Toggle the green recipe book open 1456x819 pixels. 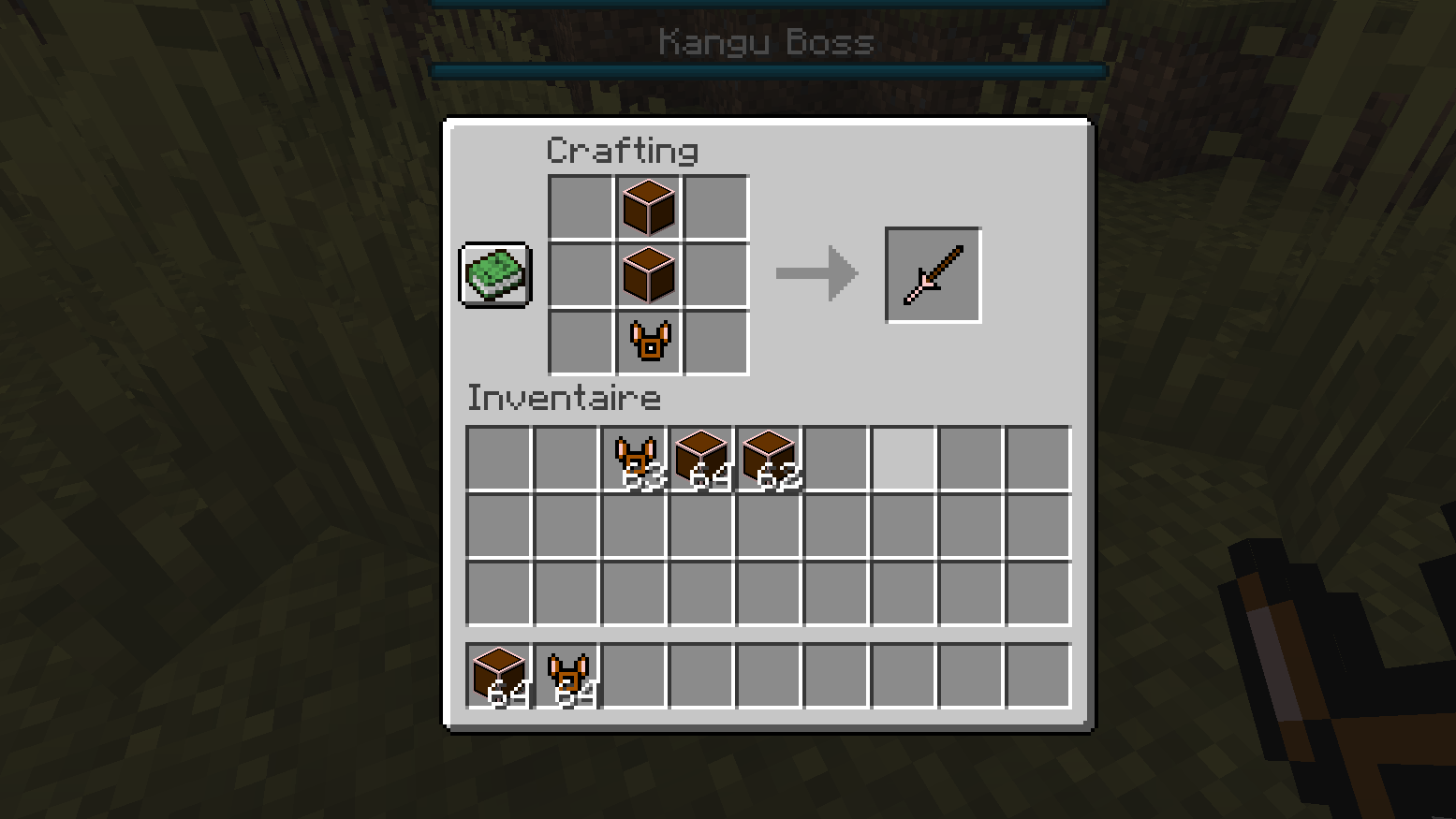tap(494, 275)
